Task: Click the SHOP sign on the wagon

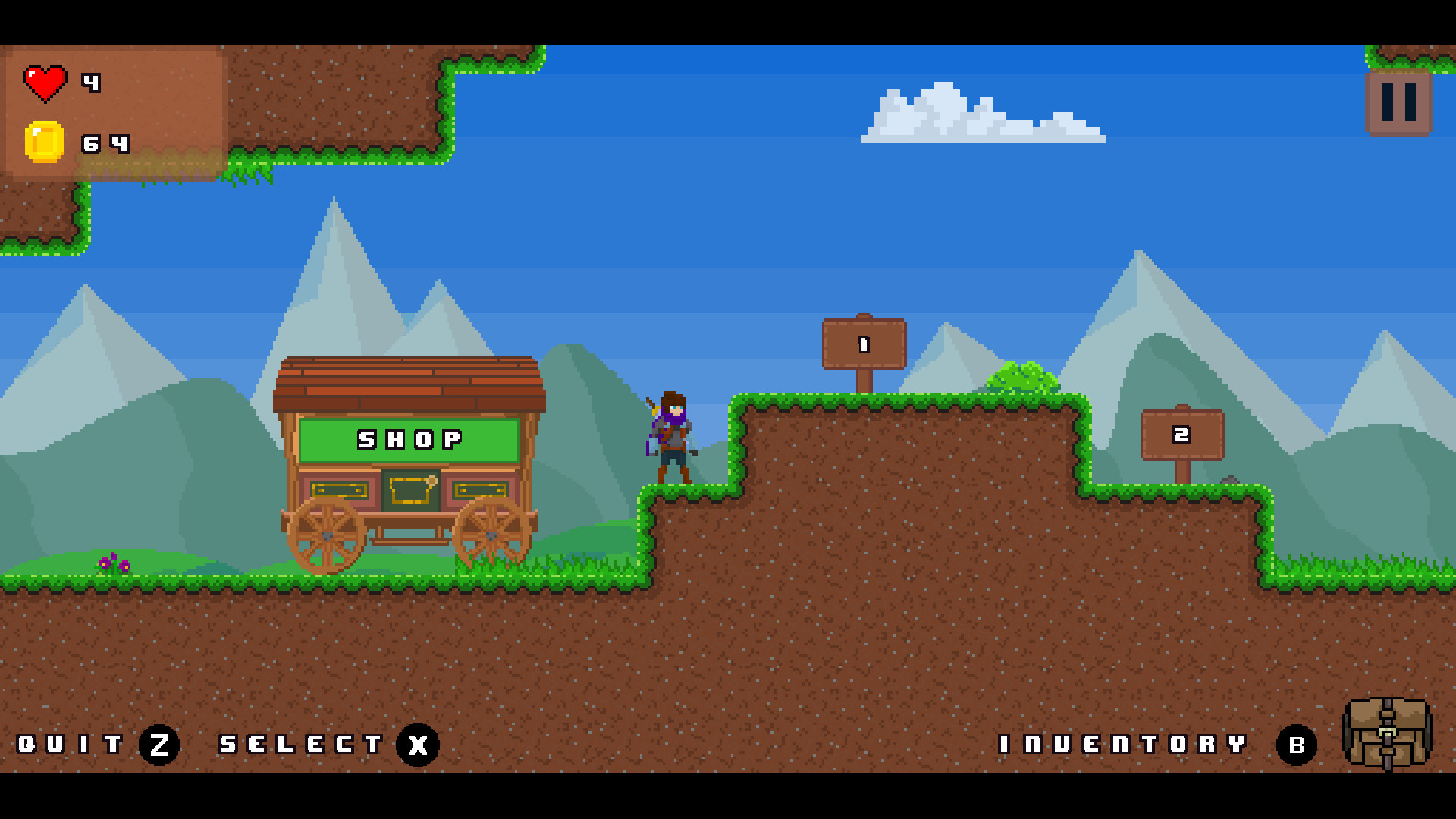Action: click(x=409, y=438)
